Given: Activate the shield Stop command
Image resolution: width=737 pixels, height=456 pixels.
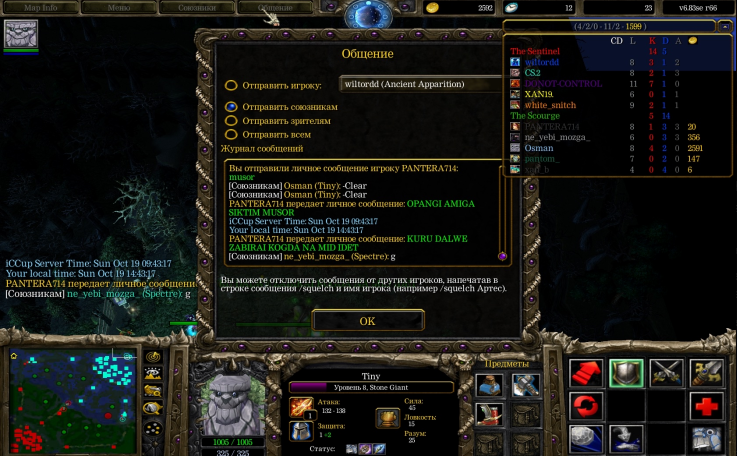Looking at the screenshot, I should click(626, 373).
